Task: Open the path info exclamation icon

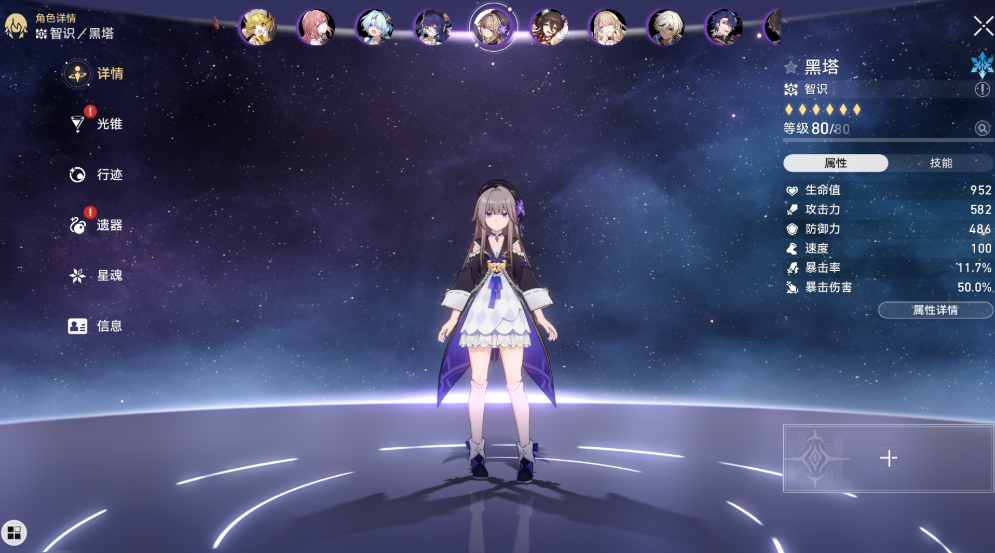Action: [982, 89]
